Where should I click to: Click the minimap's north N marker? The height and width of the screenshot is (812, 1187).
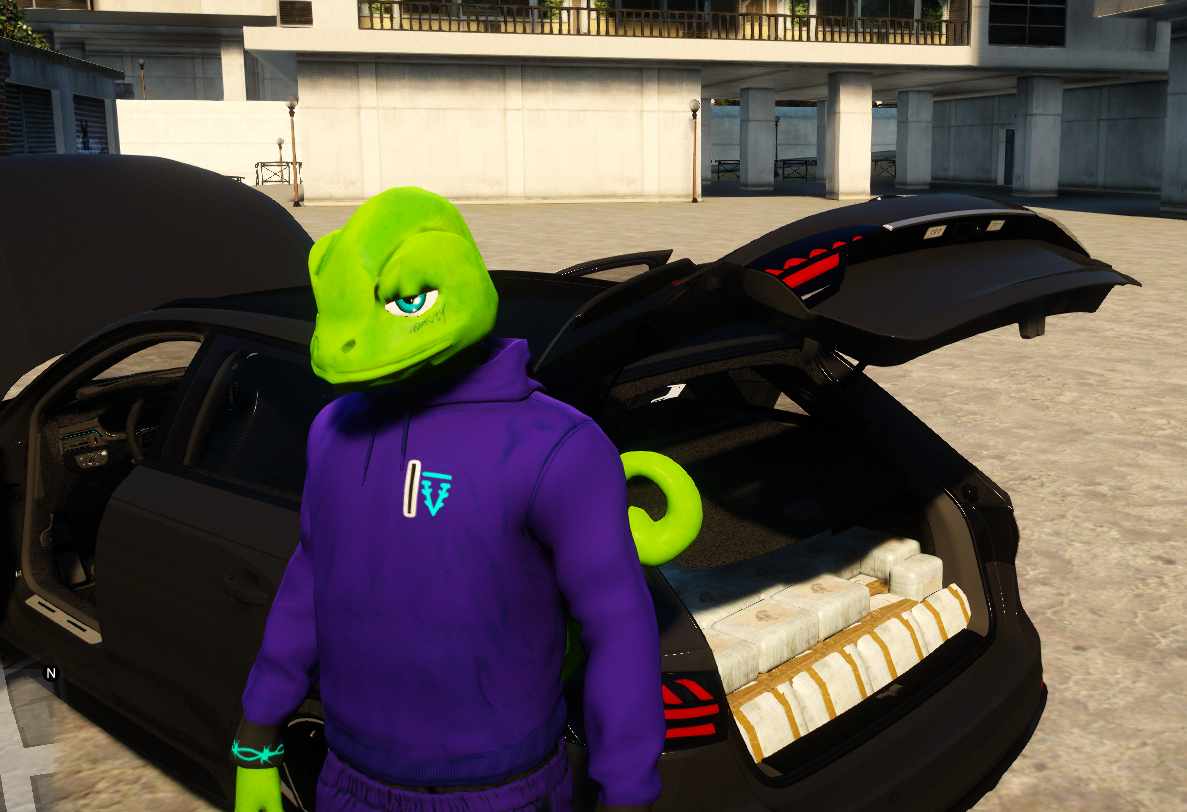(51, 673)
